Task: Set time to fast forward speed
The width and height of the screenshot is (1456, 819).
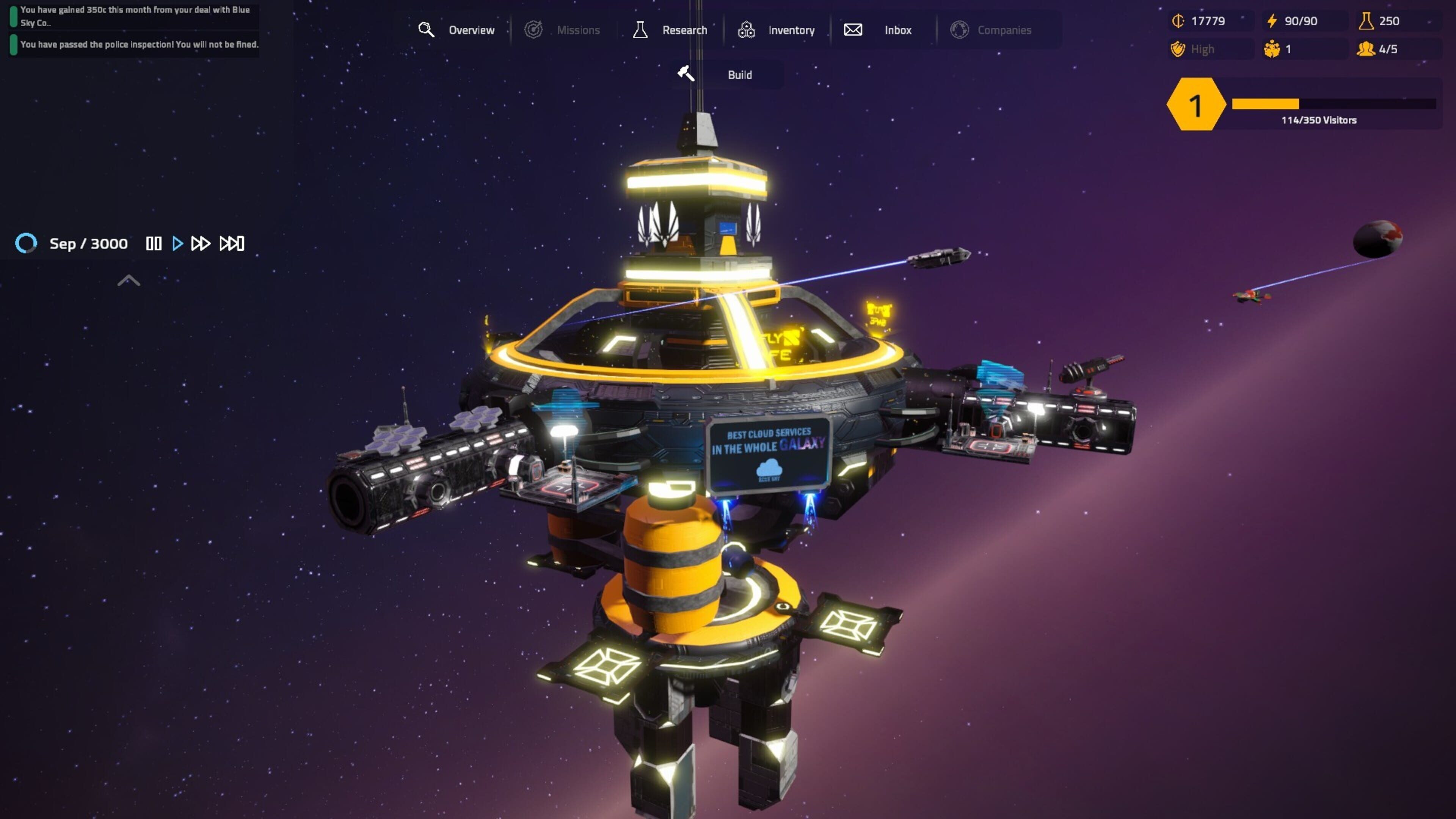Action: tap(201, 243)
